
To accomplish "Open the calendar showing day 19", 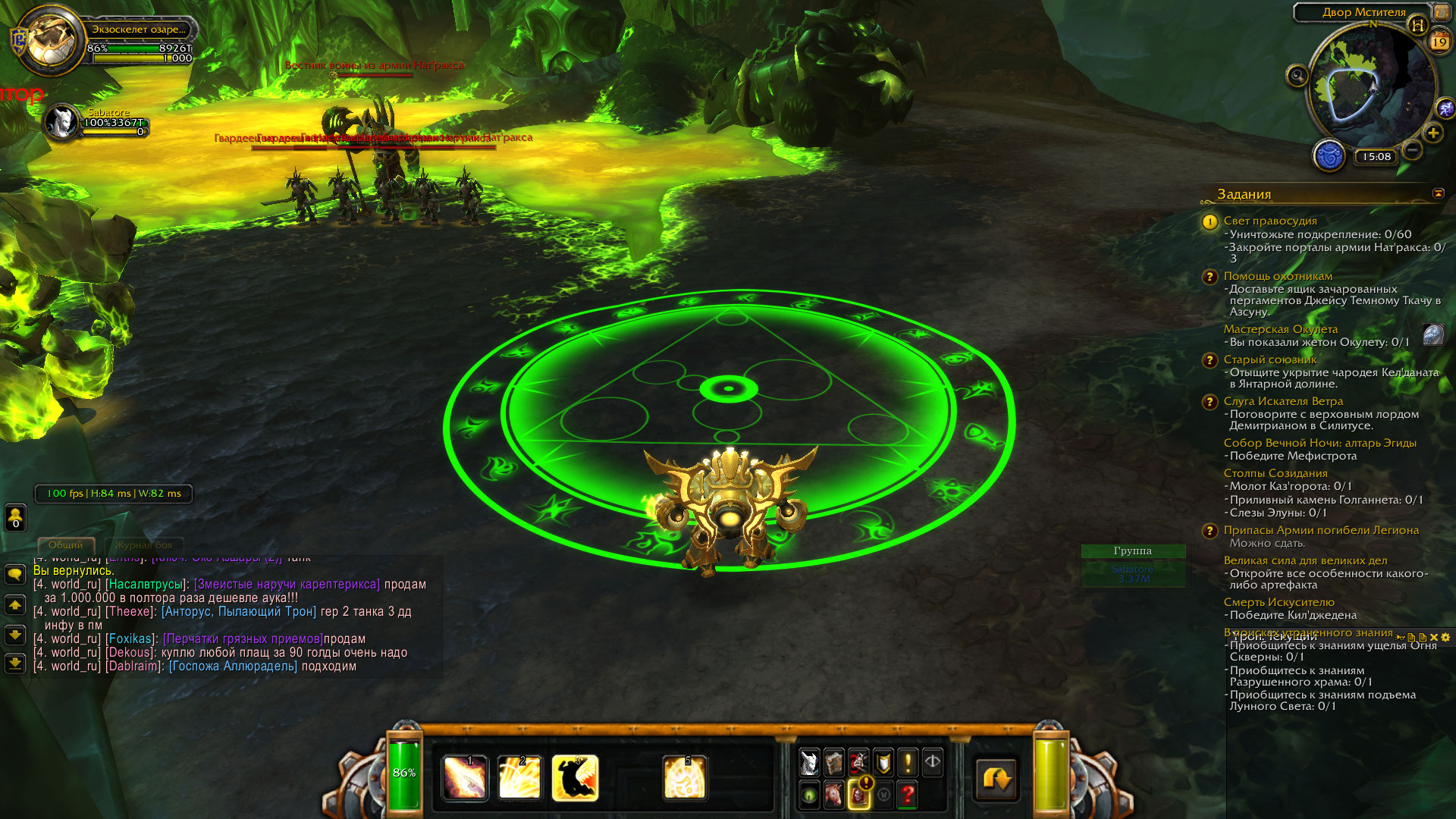I will pyautogui.click(x=1439, y=41).
